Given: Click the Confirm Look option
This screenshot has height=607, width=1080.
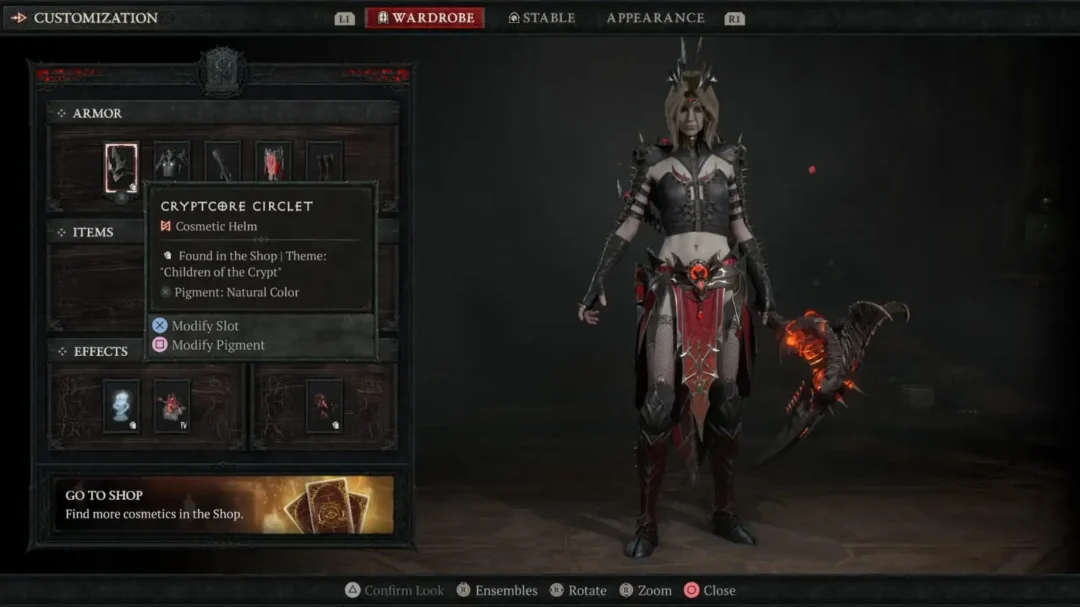Looking at the screenshot, I should tap(403, 590).
